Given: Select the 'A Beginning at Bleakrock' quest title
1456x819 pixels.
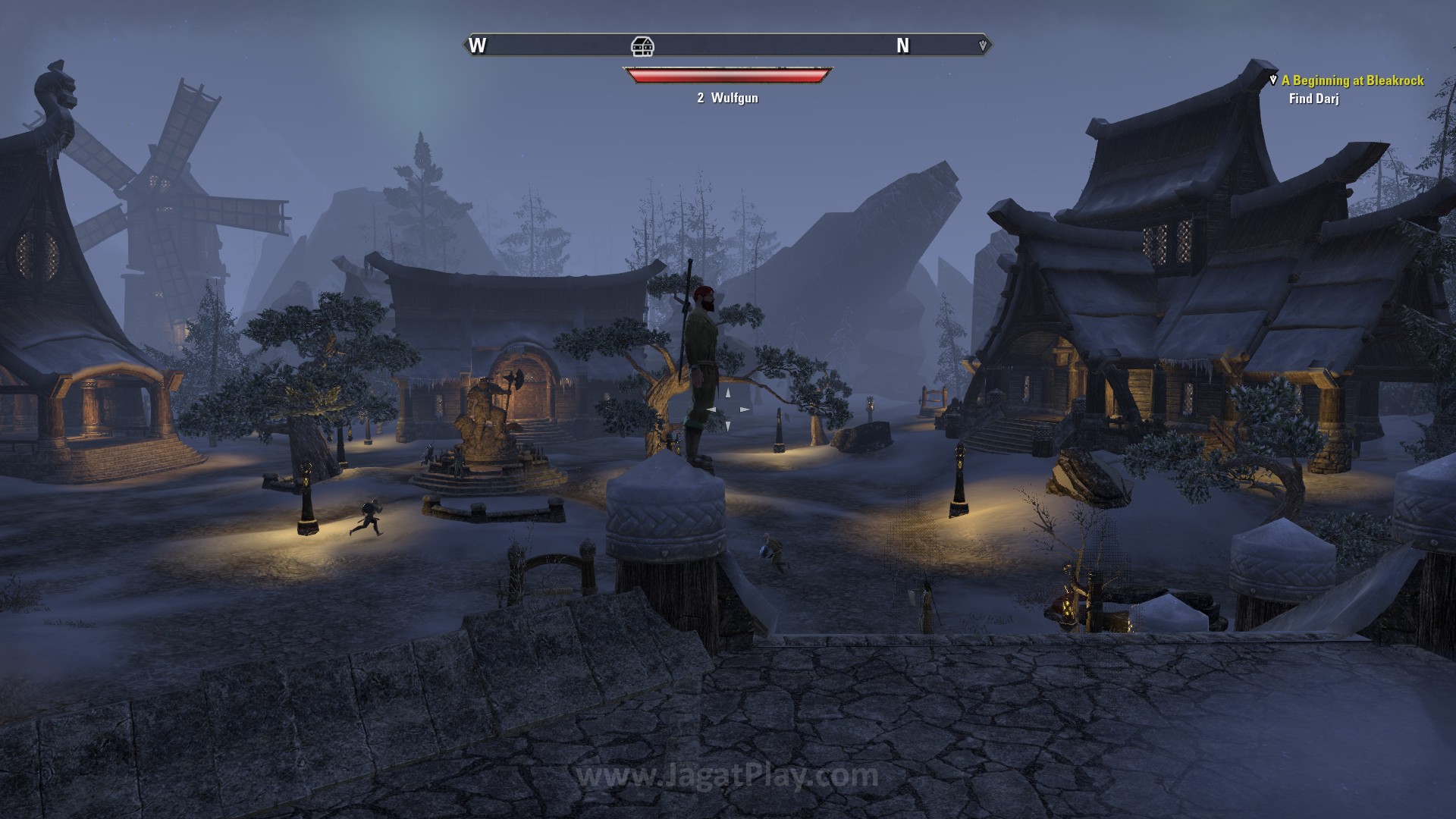Looking at the screenshot, I should click(x=1352, y=80).
